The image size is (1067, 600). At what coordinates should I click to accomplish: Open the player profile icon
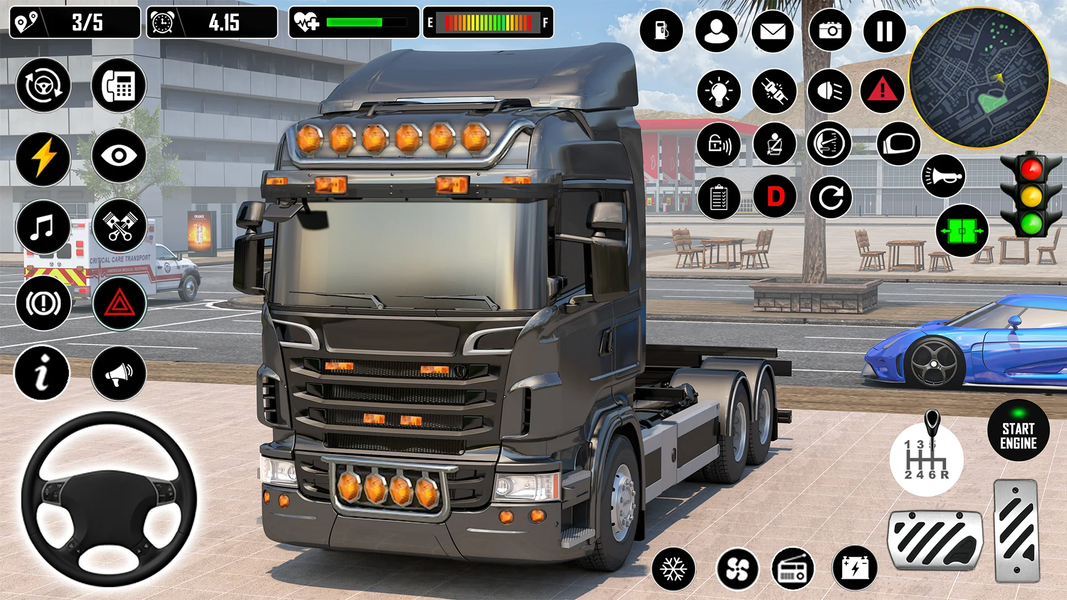click(716, 31)
